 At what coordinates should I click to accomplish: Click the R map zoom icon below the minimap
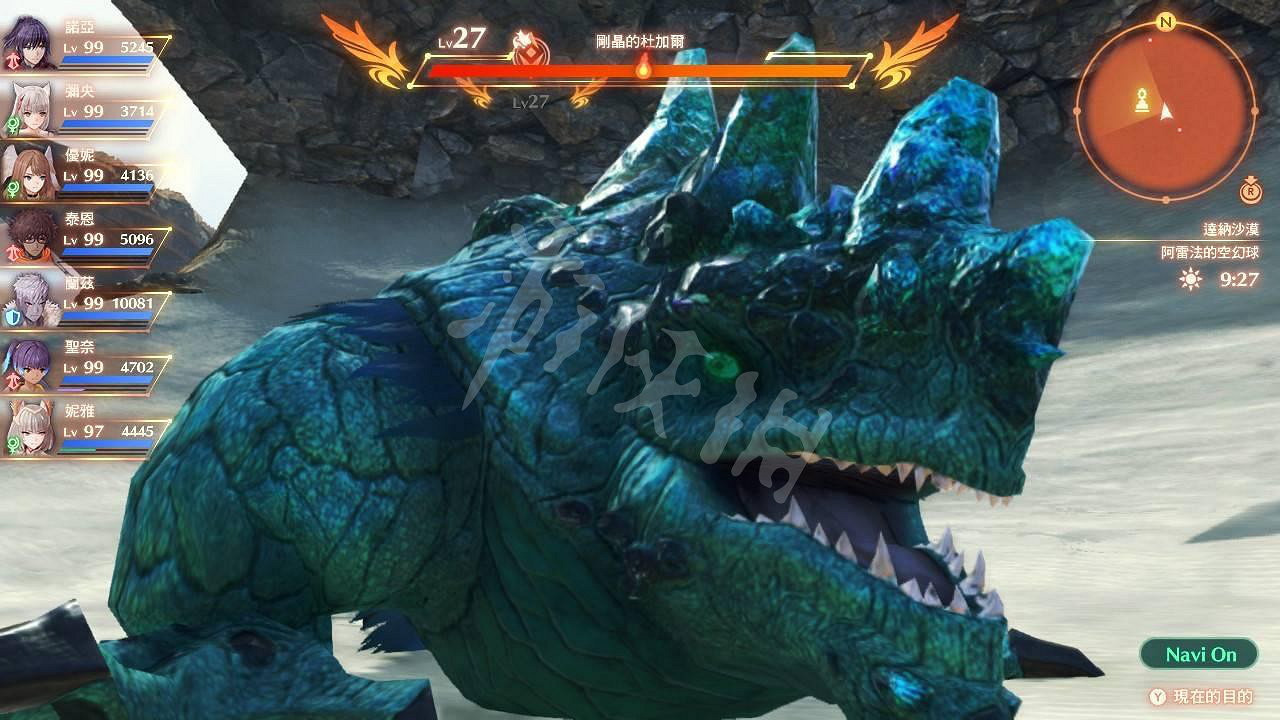1250,192
